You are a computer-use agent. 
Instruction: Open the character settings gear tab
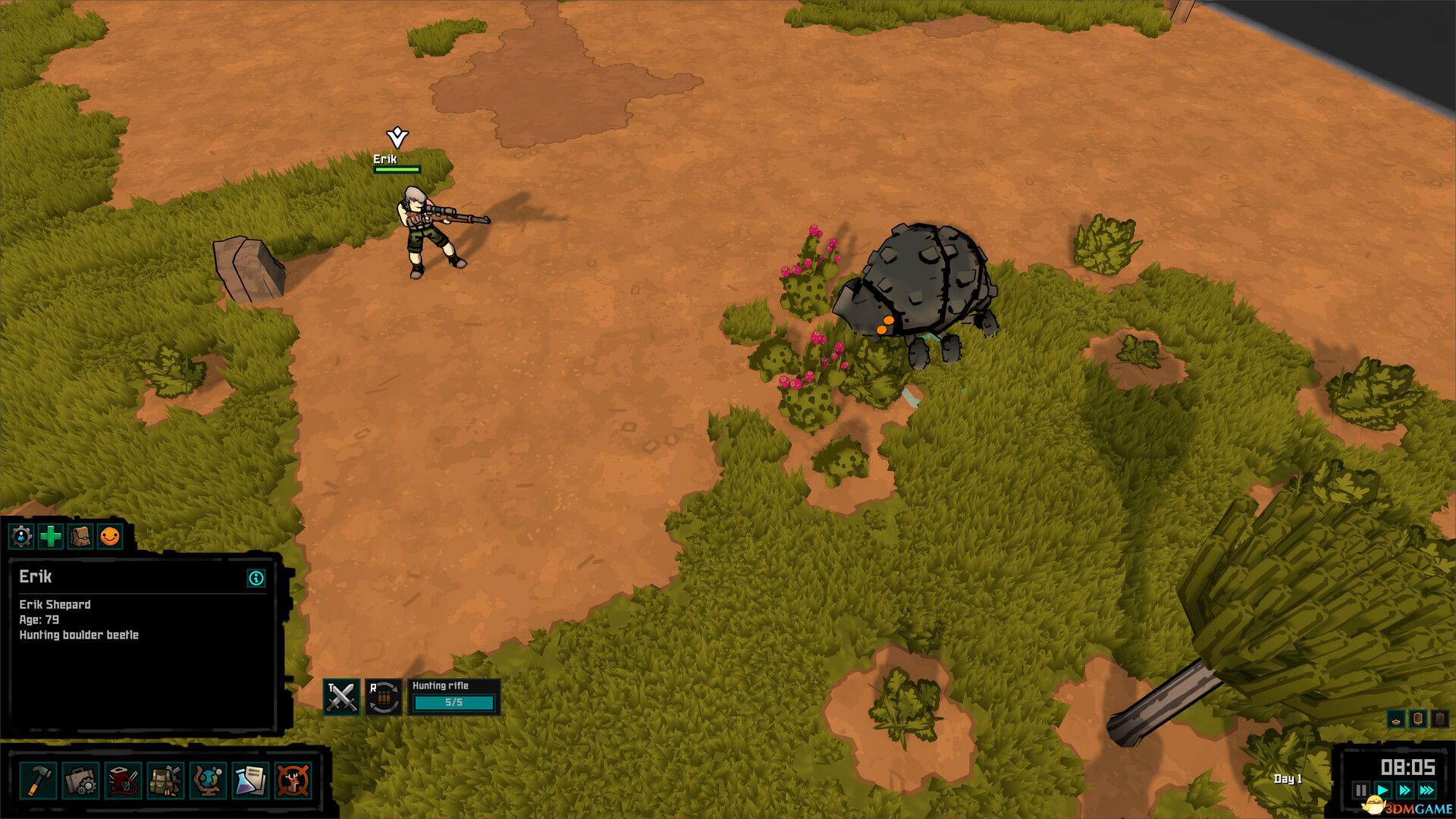coord(21,537)
